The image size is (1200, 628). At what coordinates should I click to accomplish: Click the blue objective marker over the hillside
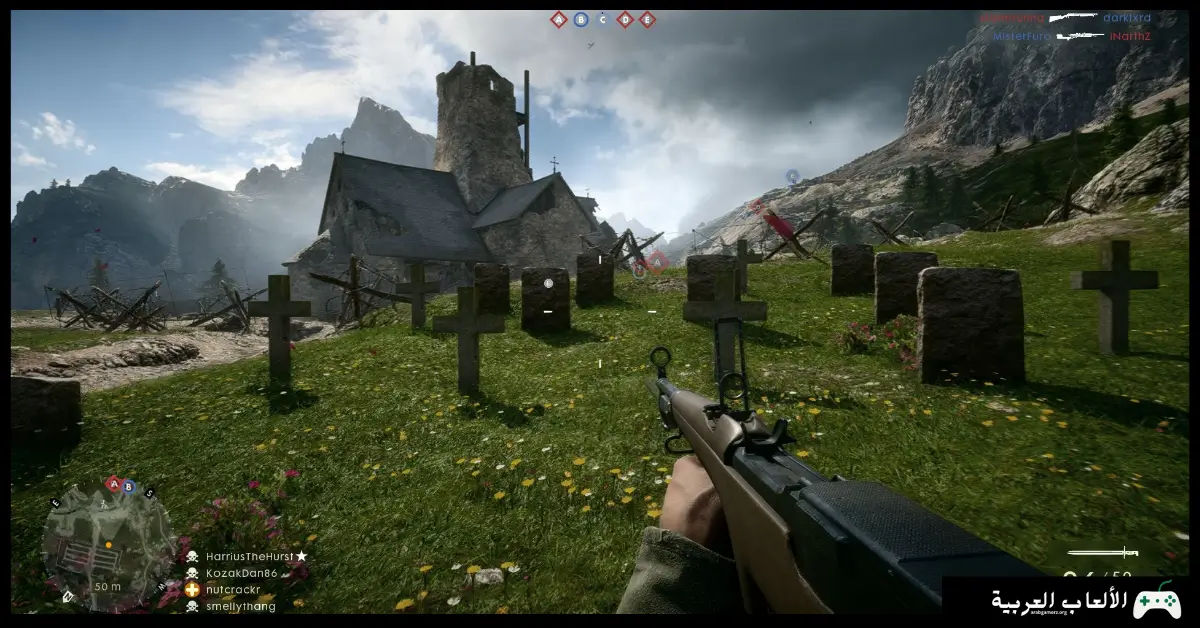pyautogui.click(x=792, y=176)
